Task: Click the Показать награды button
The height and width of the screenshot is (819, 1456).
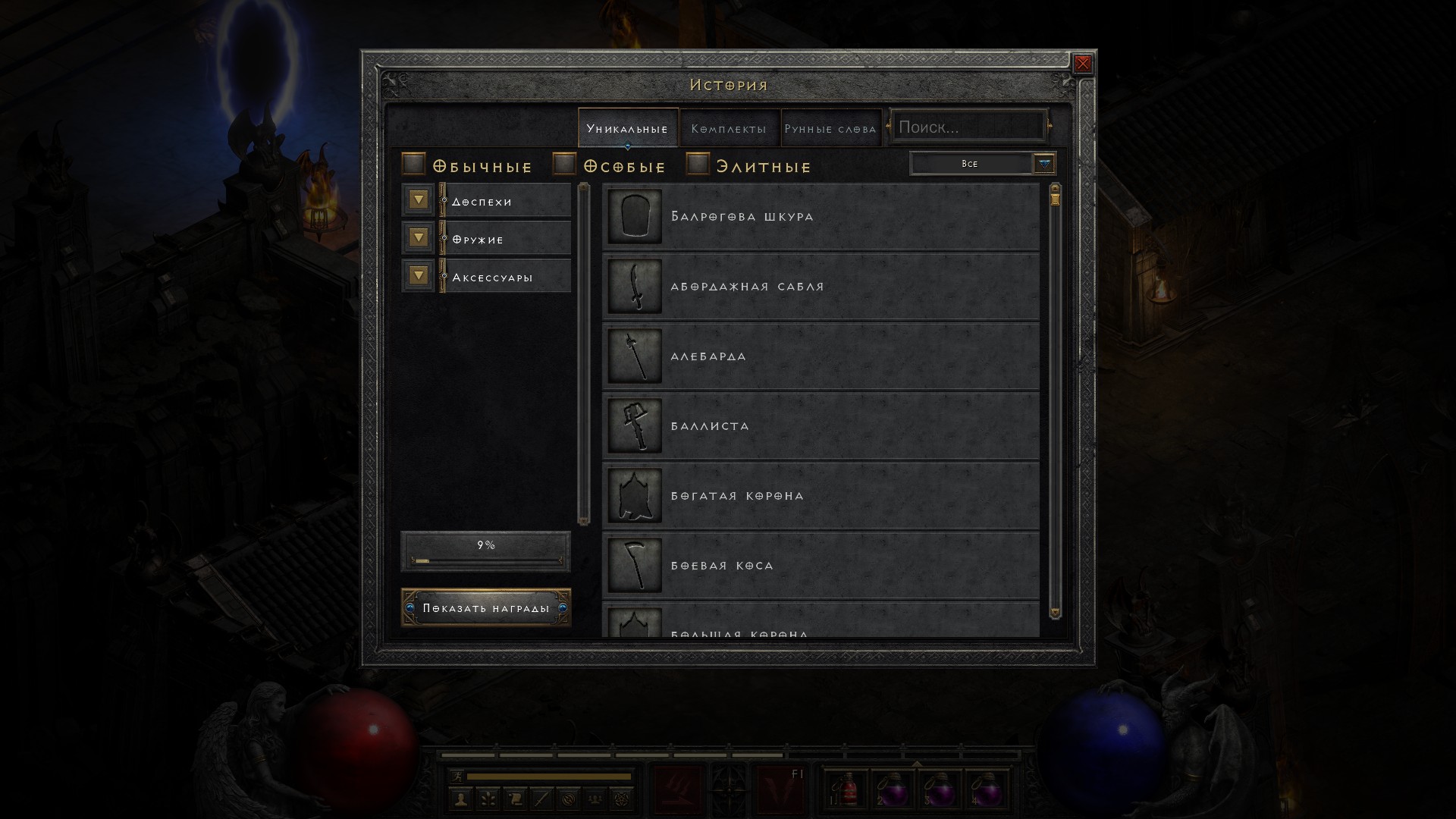Action: pyautogui.click(x=486, y=608)
